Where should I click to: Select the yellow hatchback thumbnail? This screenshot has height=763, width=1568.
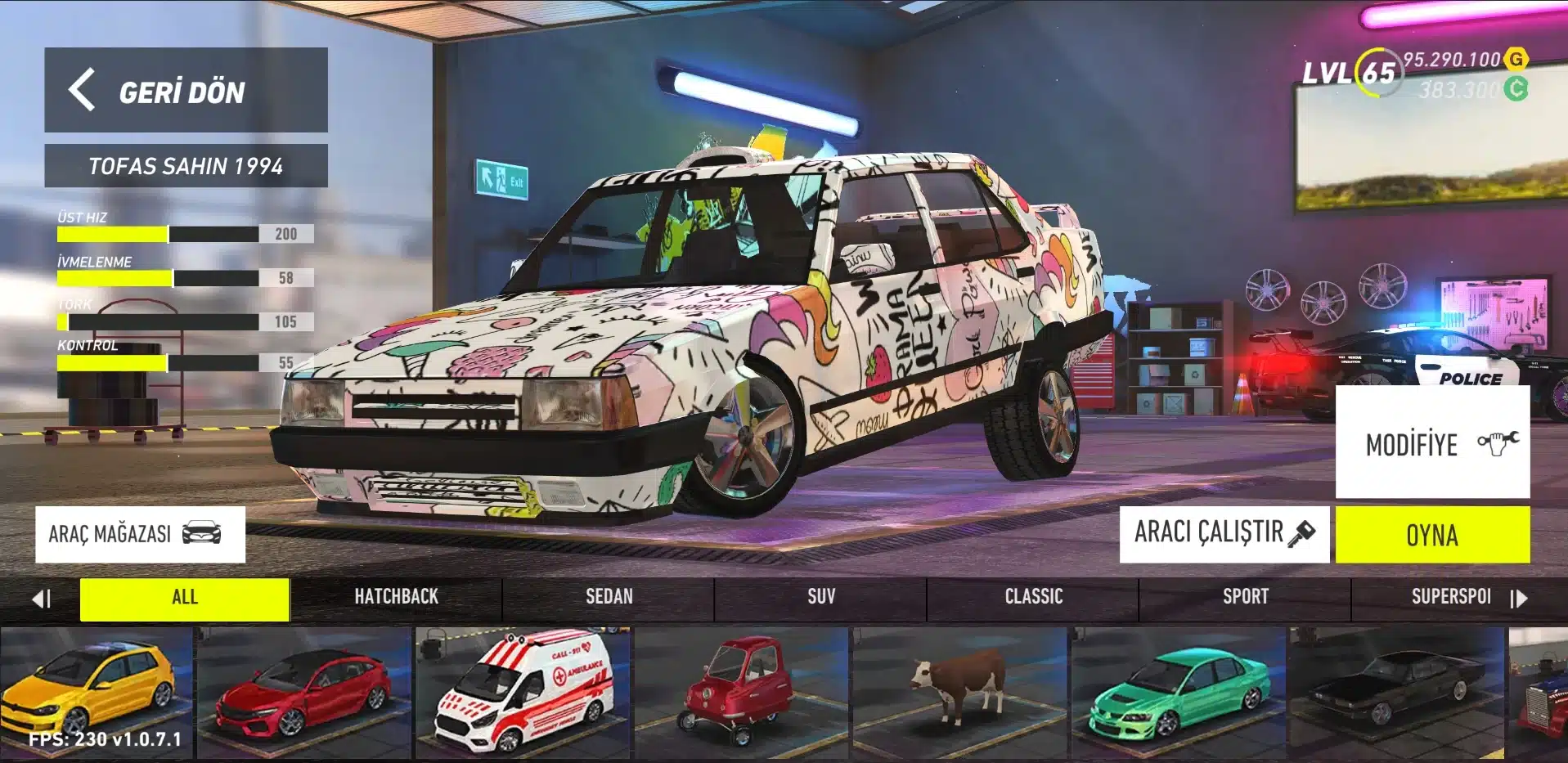pyautogui.click(x=96, y=692)
